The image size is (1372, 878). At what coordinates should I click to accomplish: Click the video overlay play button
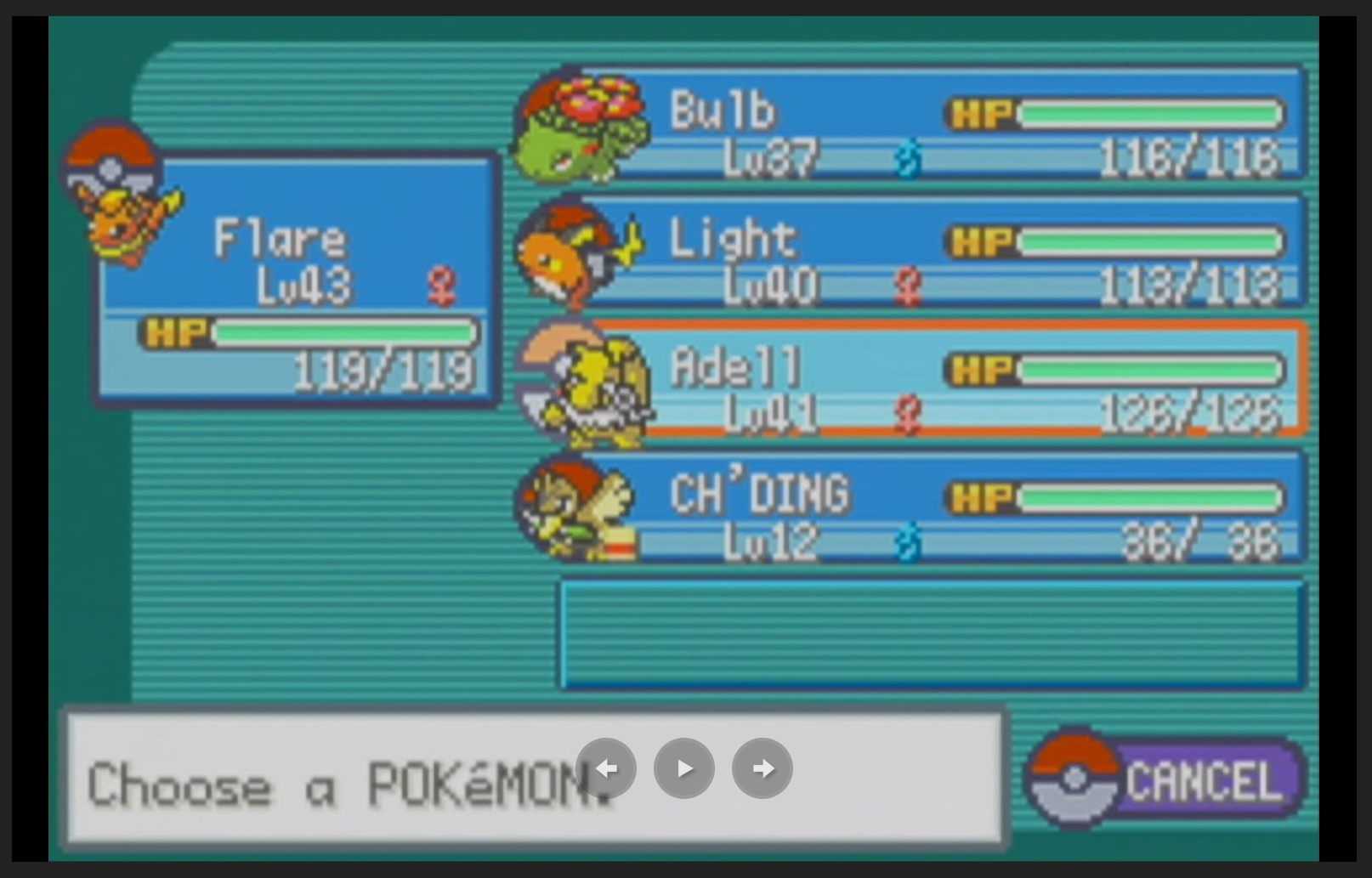(x=684, y=768)
